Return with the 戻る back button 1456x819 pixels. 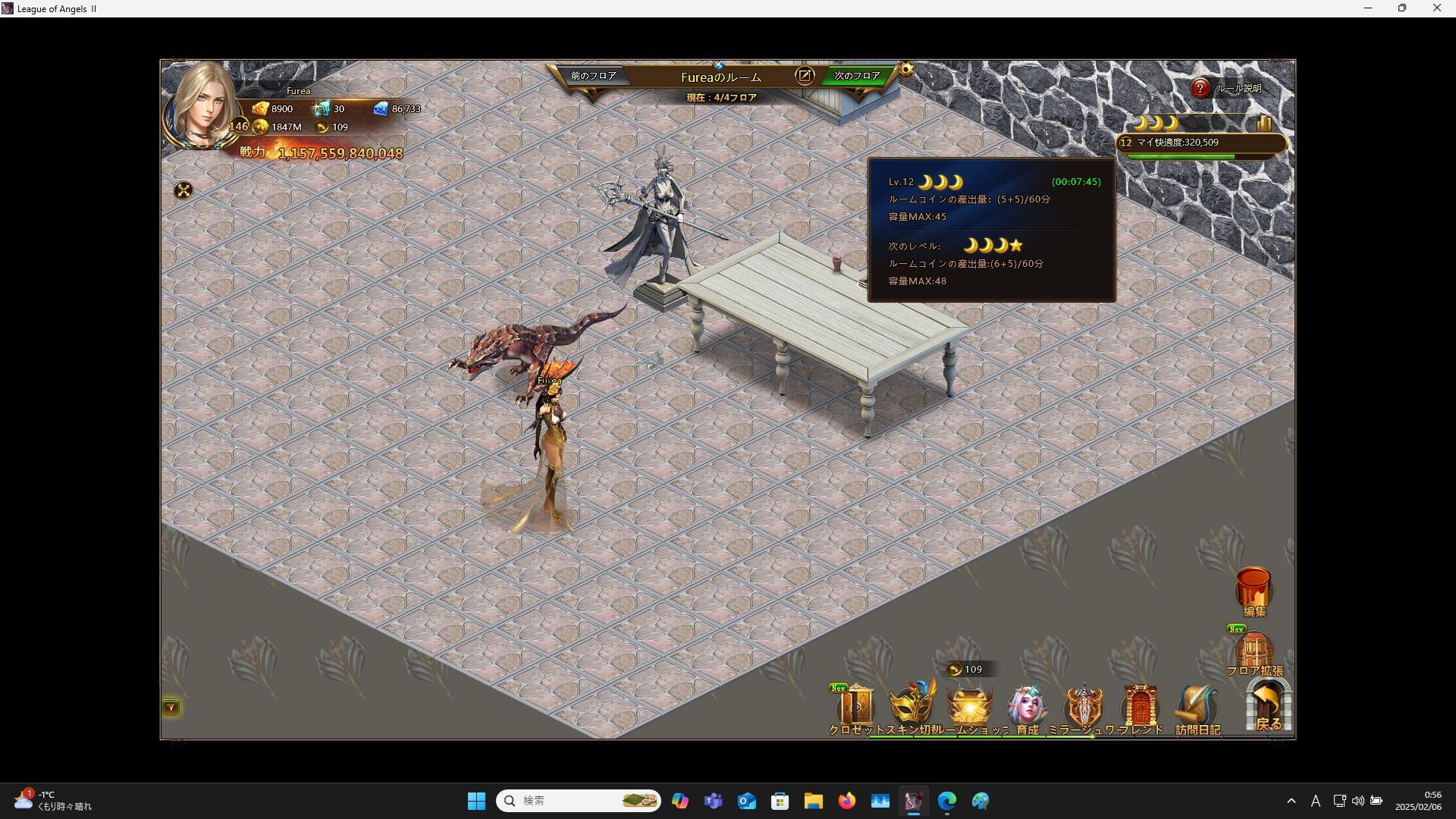click(1268, 707)
